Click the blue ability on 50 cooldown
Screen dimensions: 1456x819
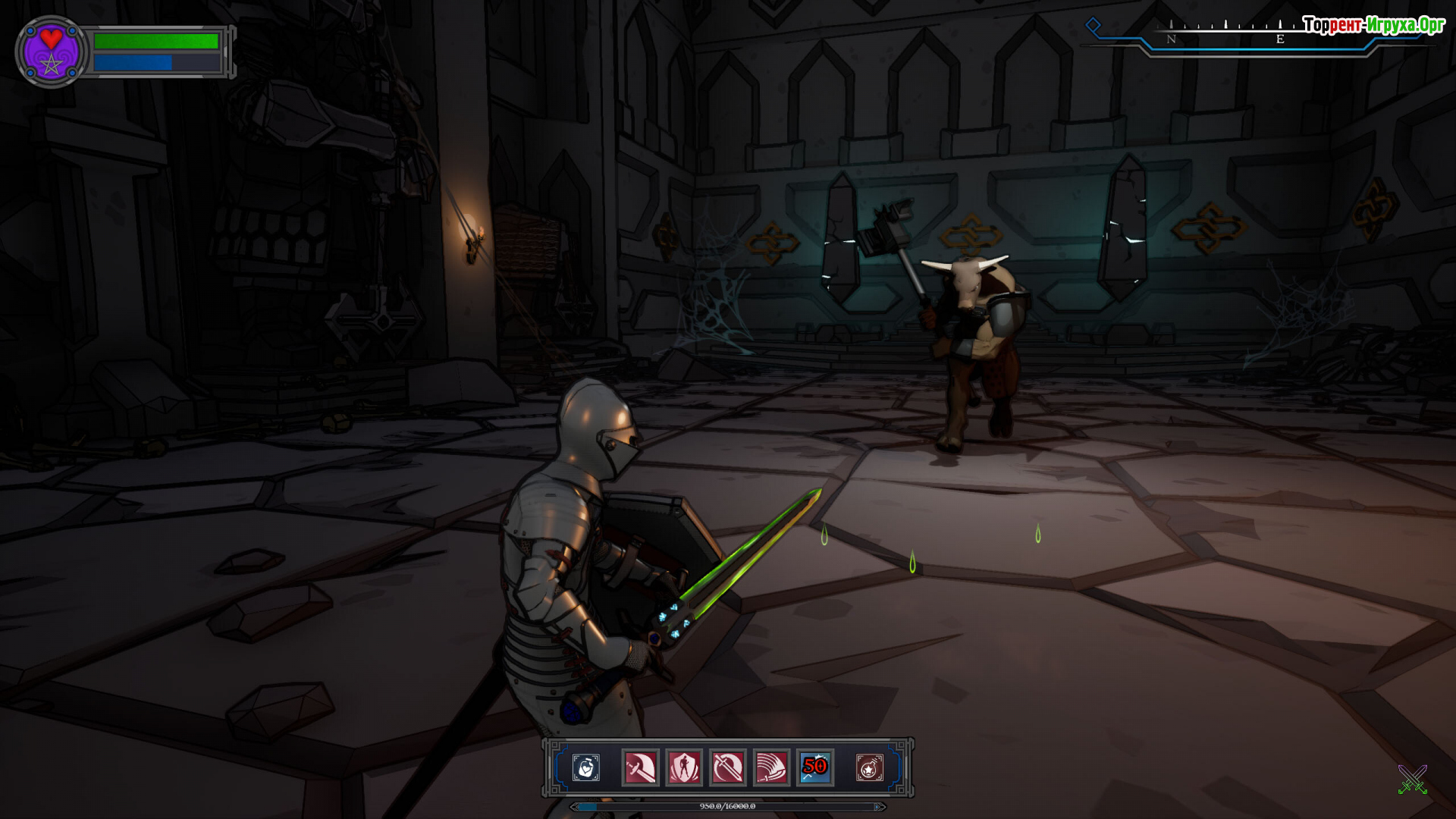coord(815,768)
